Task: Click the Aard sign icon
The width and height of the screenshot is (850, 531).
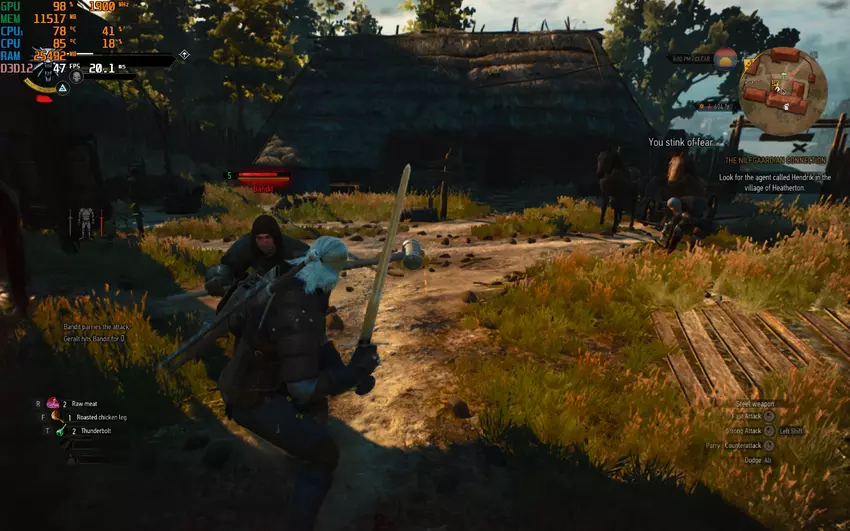Action: 62,89
